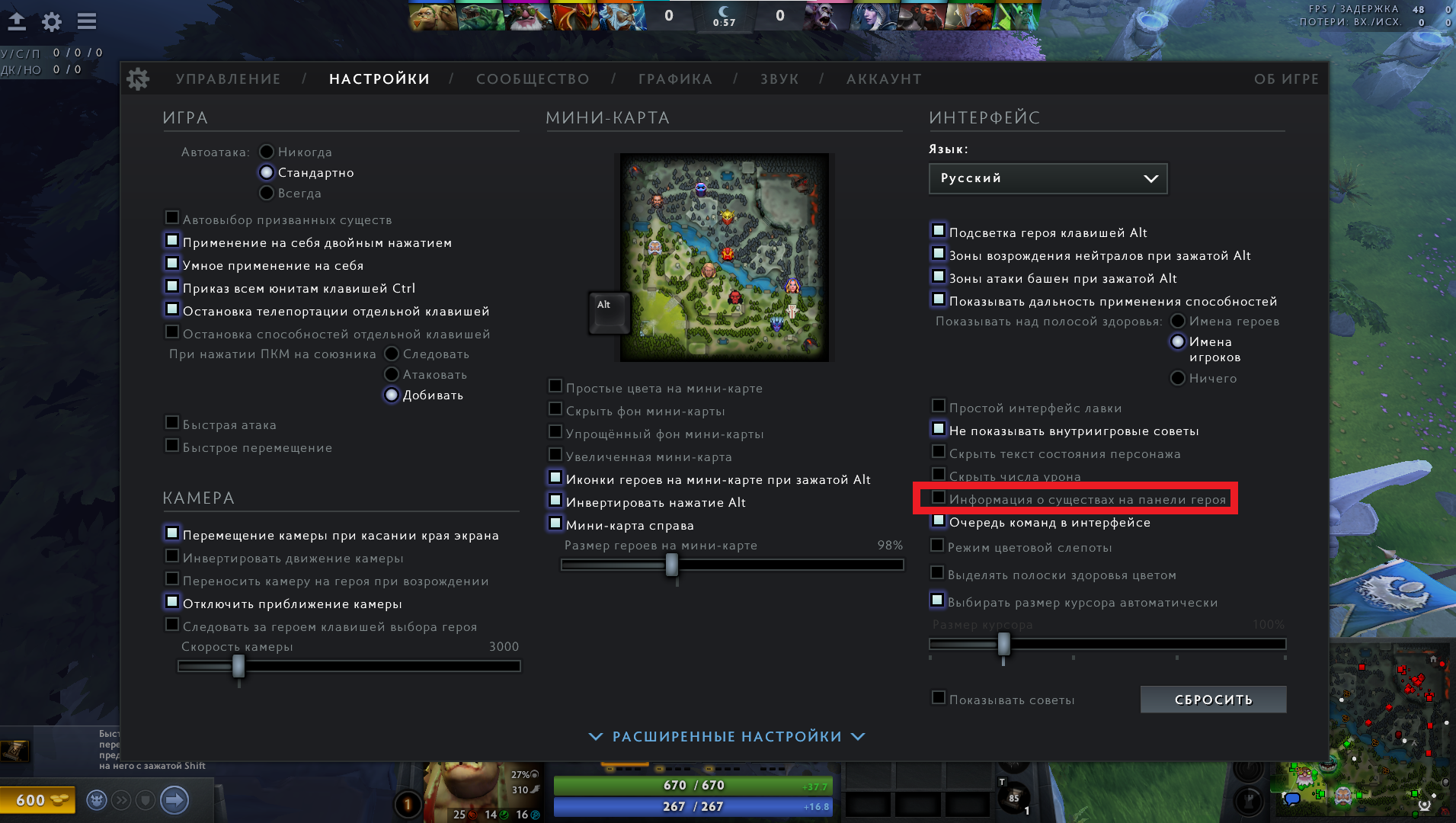Click the gear icon in the settings panel header
This screenshot has height=823, width=1456.
click(139, 78)
